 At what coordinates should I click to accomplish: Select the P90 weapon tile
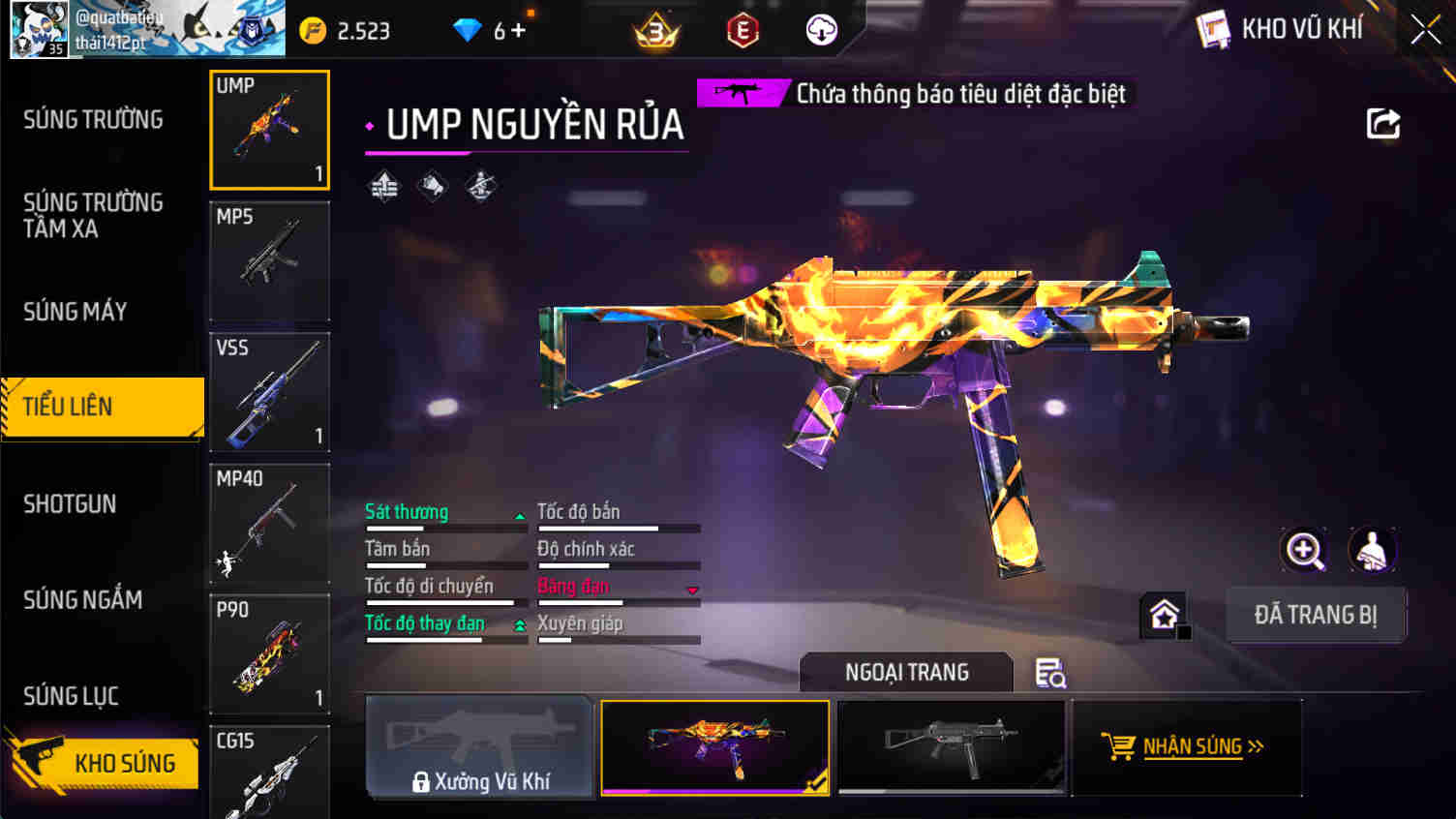point(269,654)
